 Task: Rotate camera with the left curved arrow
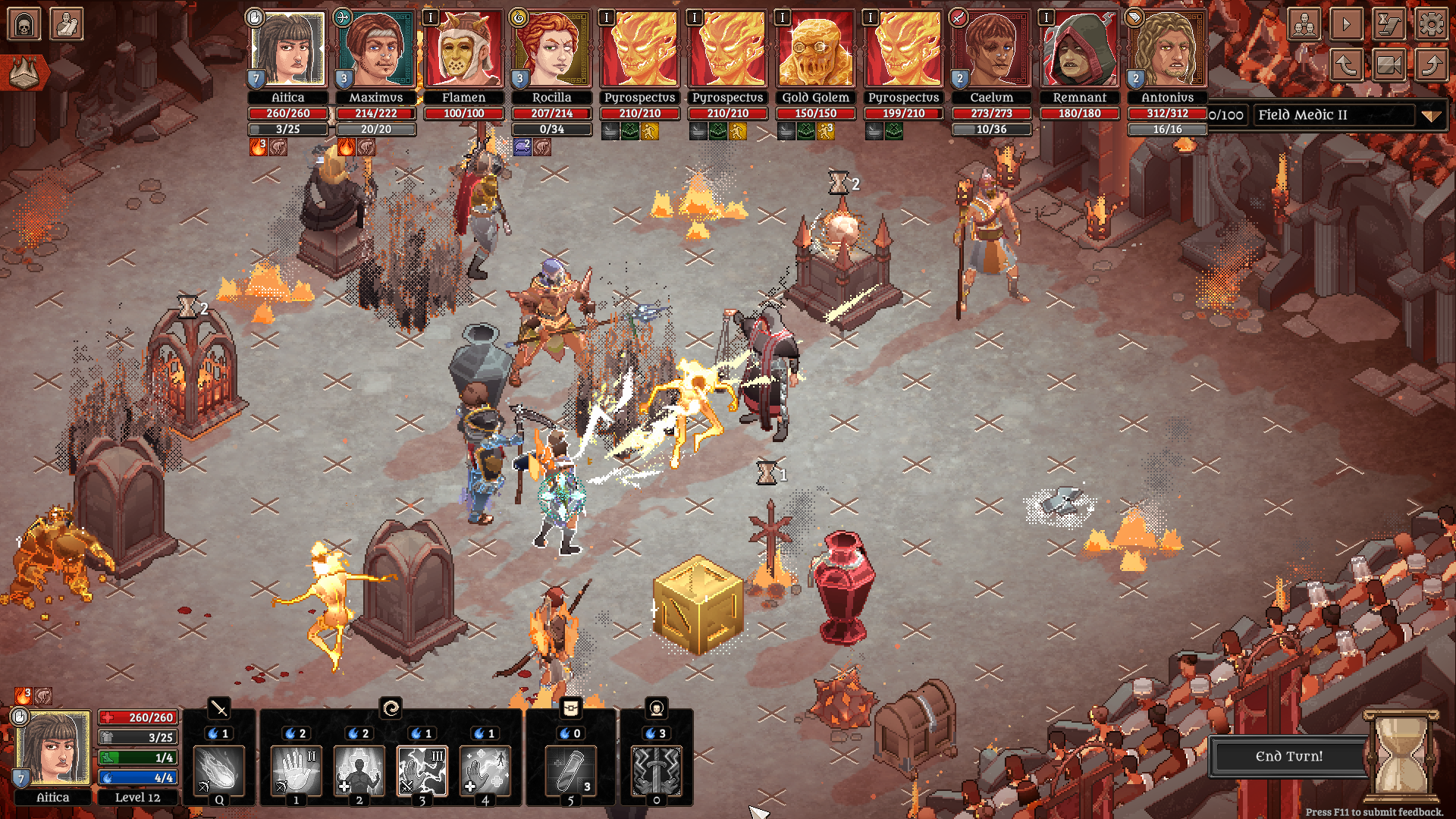click(1346, 66)
